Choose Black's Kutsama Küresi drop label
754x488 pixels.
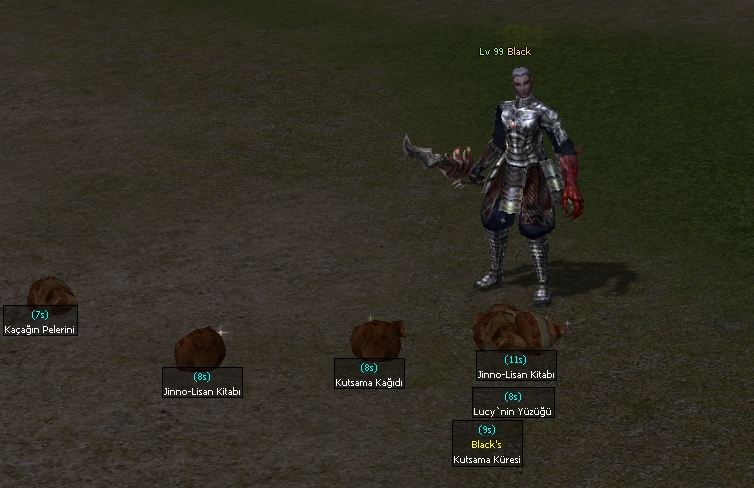tap(487, 459)
